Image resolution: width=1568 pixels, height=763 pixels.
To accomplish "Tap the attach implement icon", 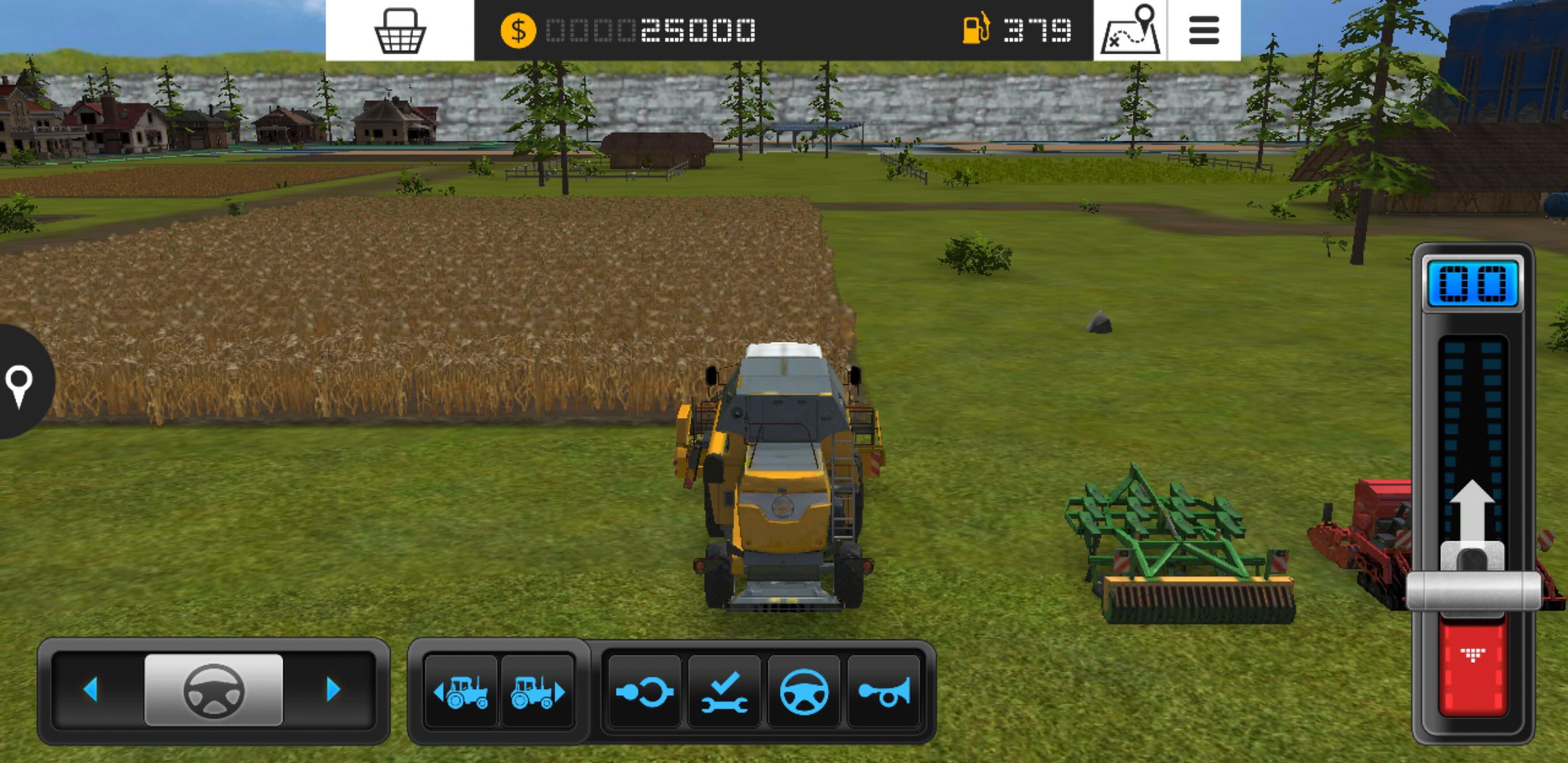I will click(644, 692).
